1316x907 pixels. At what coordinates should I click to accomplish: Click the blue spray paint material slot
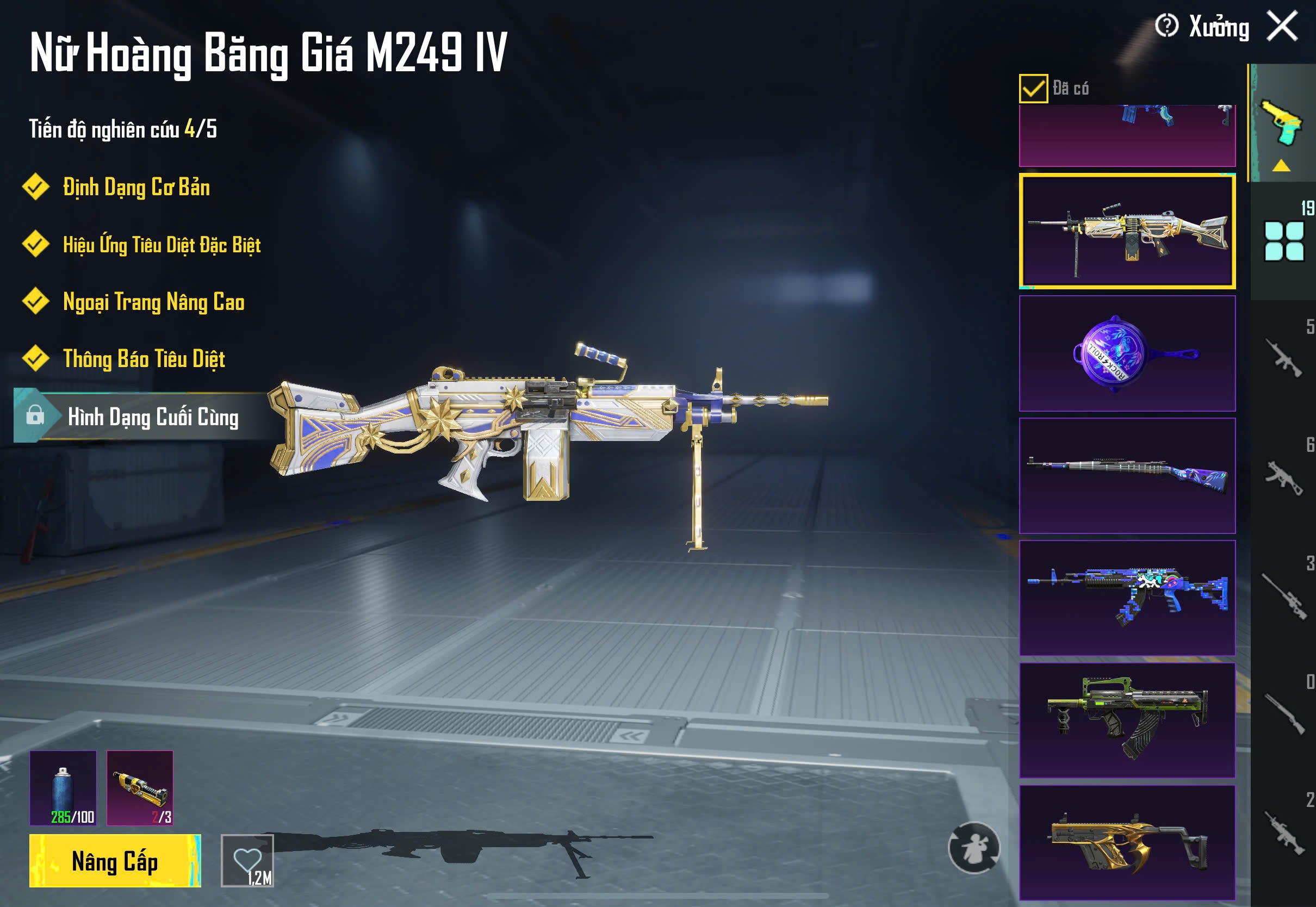point(63,788)
